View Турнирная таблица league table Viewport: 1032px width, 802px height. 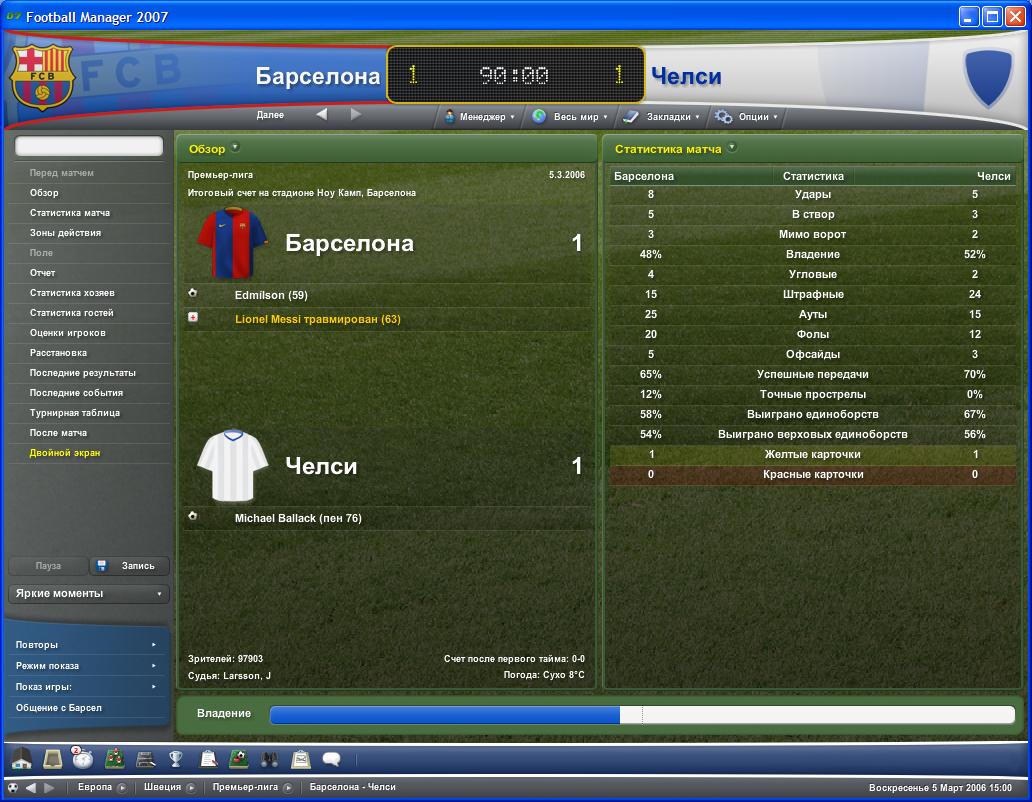click(x=75, y=413)
